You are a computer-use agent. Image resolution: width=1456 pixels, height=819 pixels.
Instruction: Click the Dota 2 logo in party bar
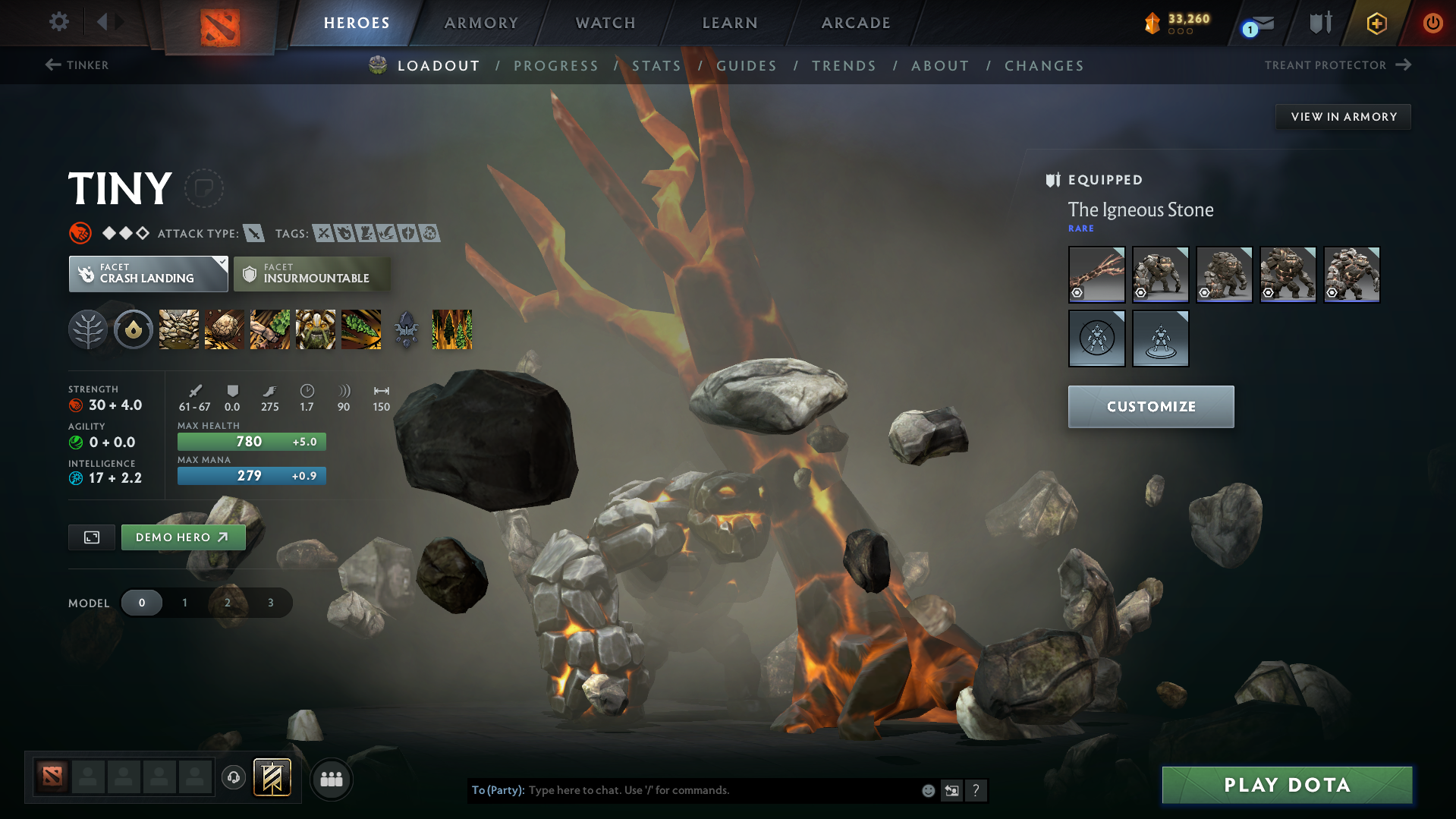pyautogui.click(x=51, y=778)
